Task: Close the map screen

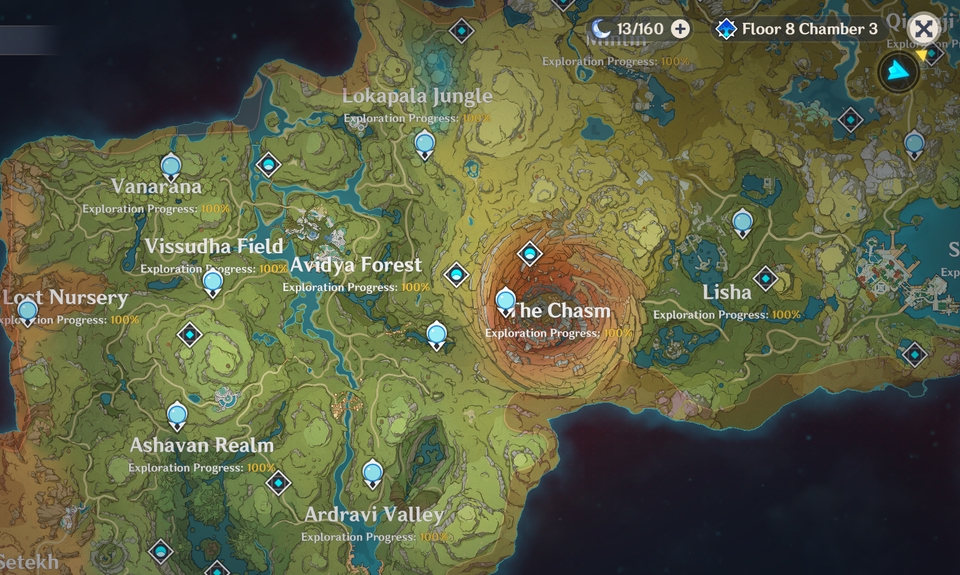Action: click(x=923, y=29)
